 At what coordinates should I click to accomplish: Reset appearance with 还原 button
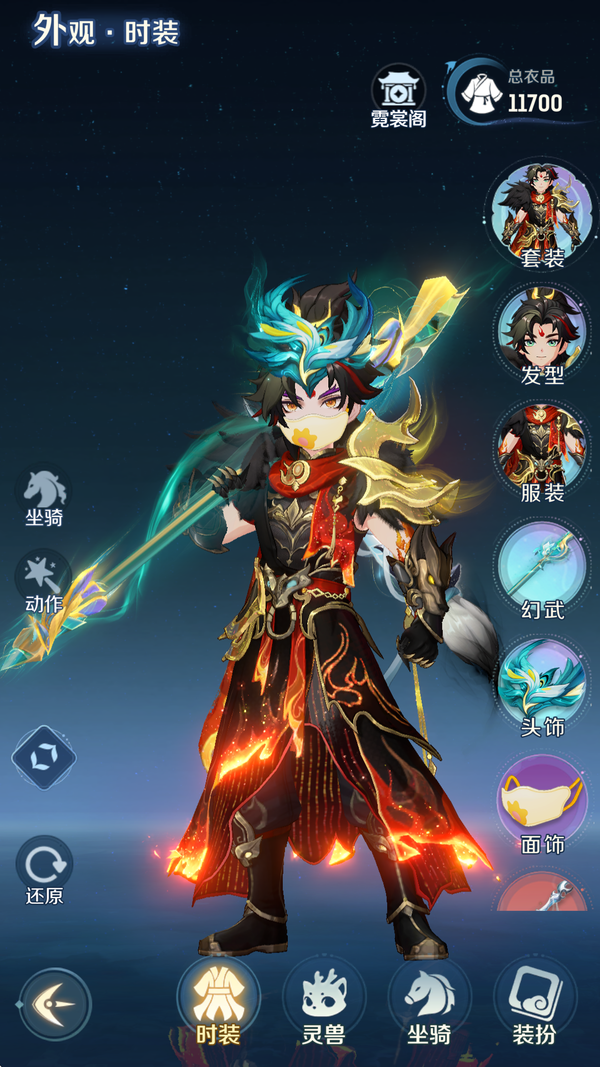click(x=44, y=866)
